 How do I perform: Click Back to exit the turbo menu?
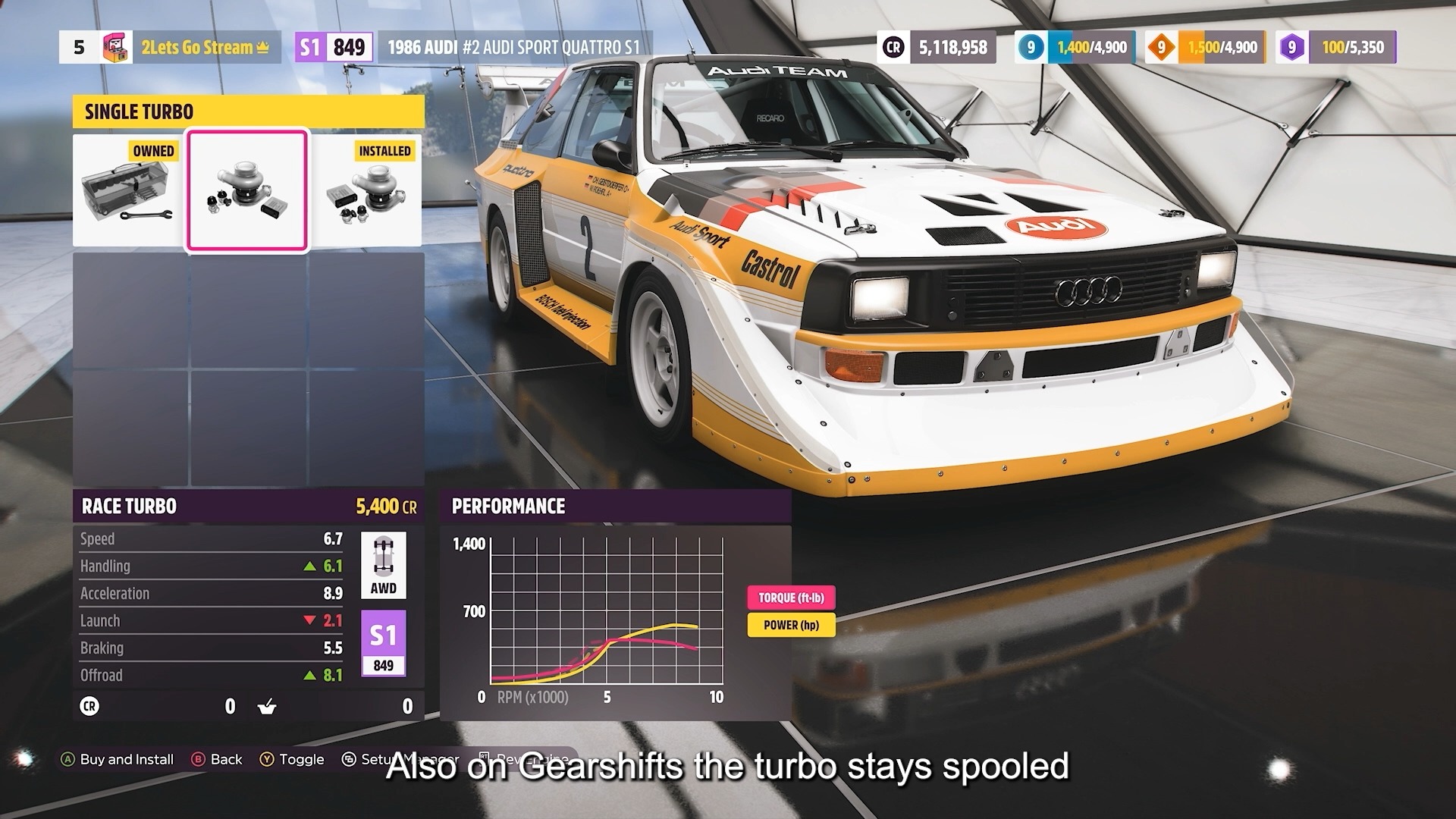point(220,758)
